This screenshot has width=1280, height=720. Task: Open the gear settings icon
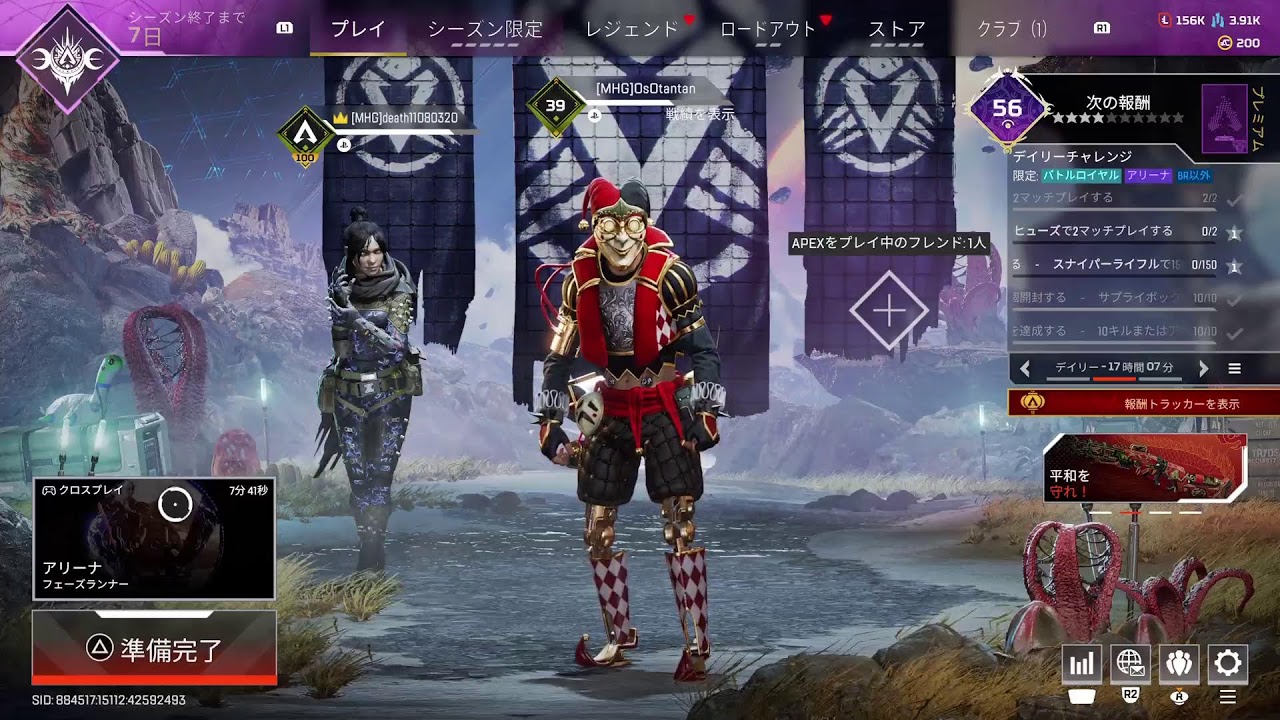pyautogui.click(x=1227, y=663)
